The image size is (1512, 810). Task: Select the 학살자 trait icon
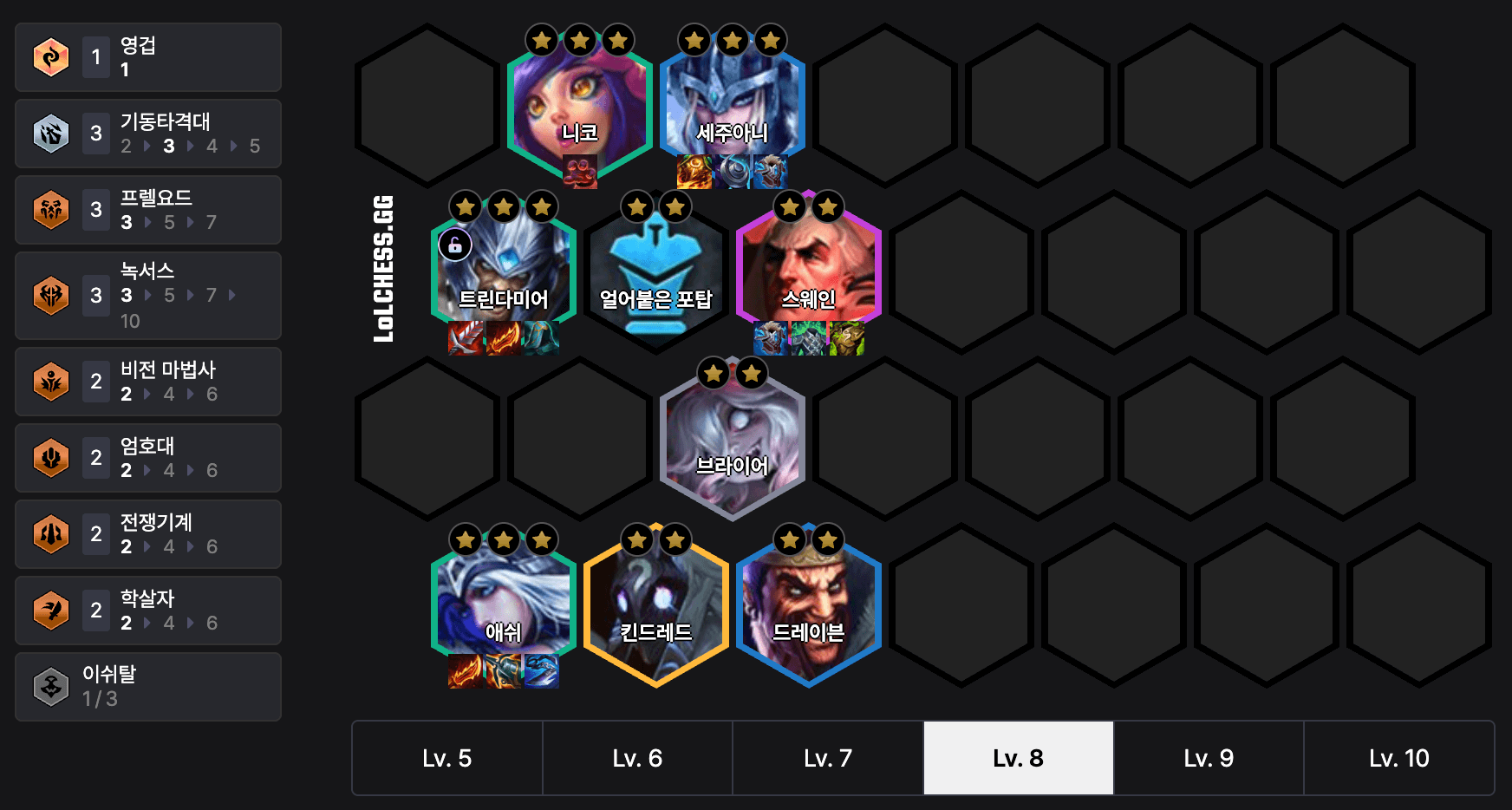click(50, 611)
